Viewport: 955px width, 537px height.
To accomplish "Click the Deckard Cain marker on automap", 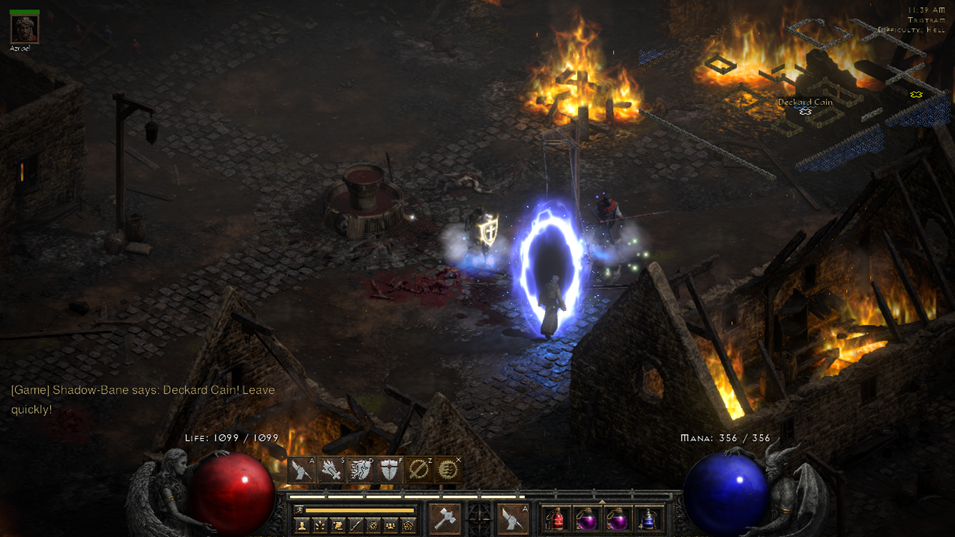I will pos(805,111).
